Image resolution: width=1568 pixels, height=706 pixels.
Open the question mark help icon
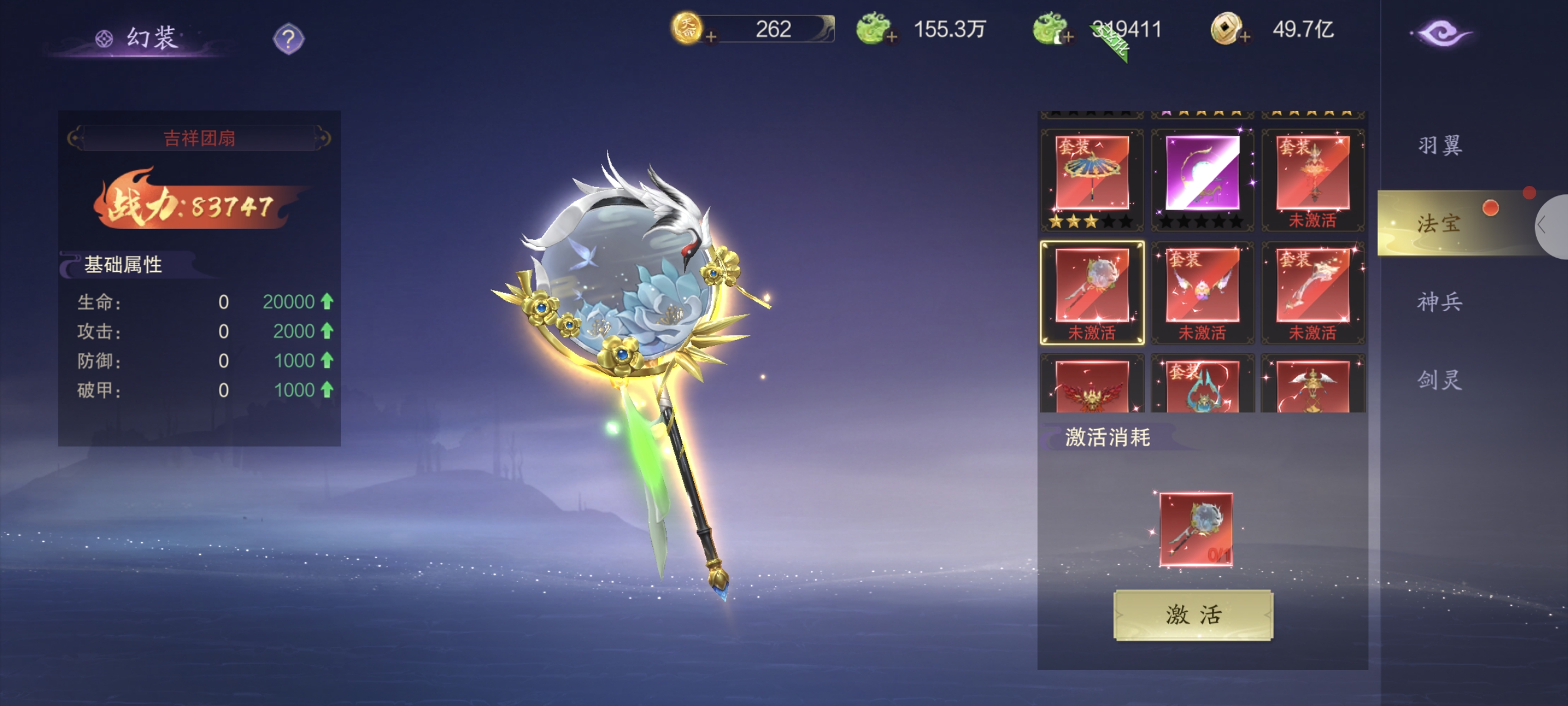pyautogui.click(x=288, y=39)
